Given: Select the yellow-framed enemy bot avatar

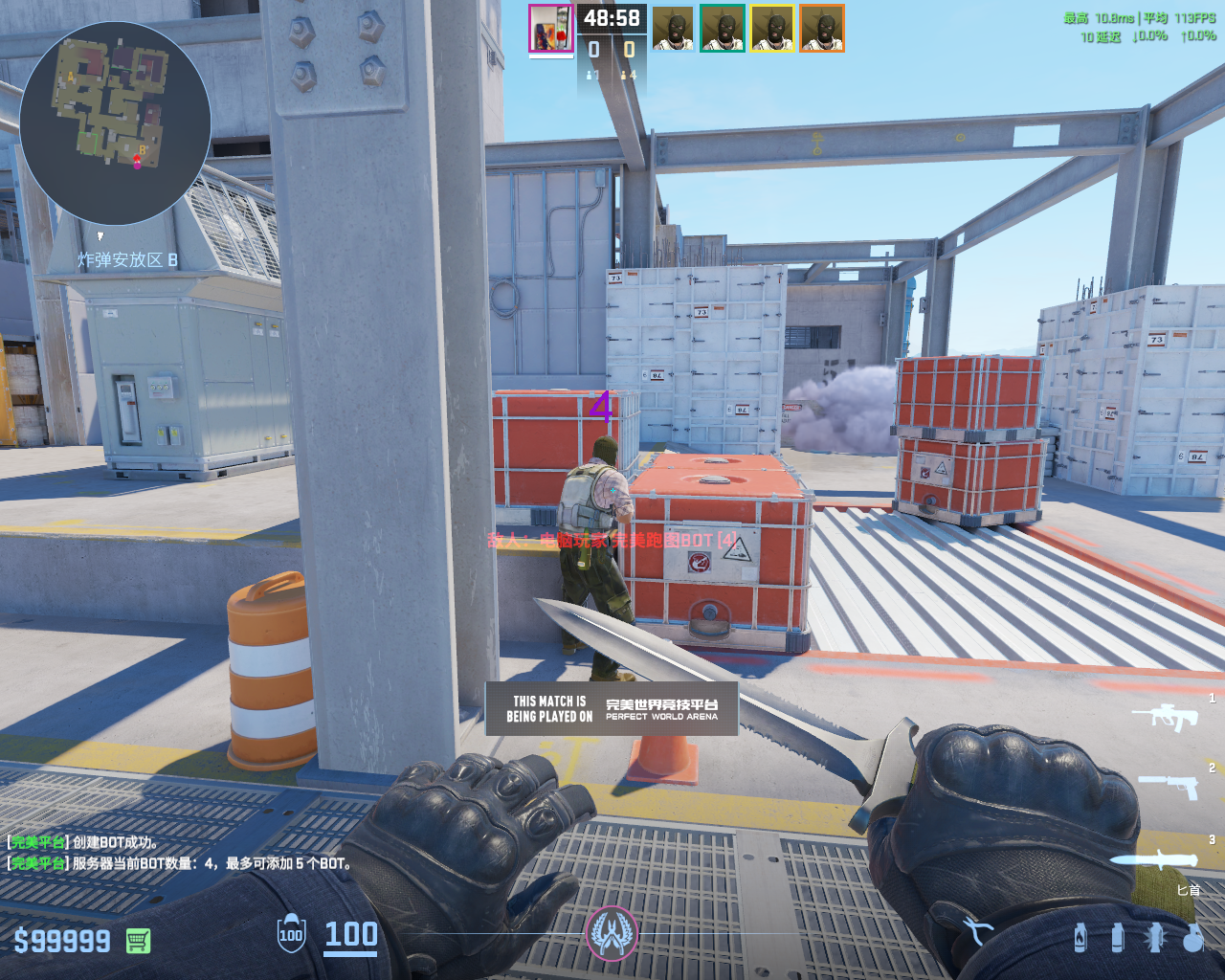Looking at the screenshot, I should click(x=772, y=29).
